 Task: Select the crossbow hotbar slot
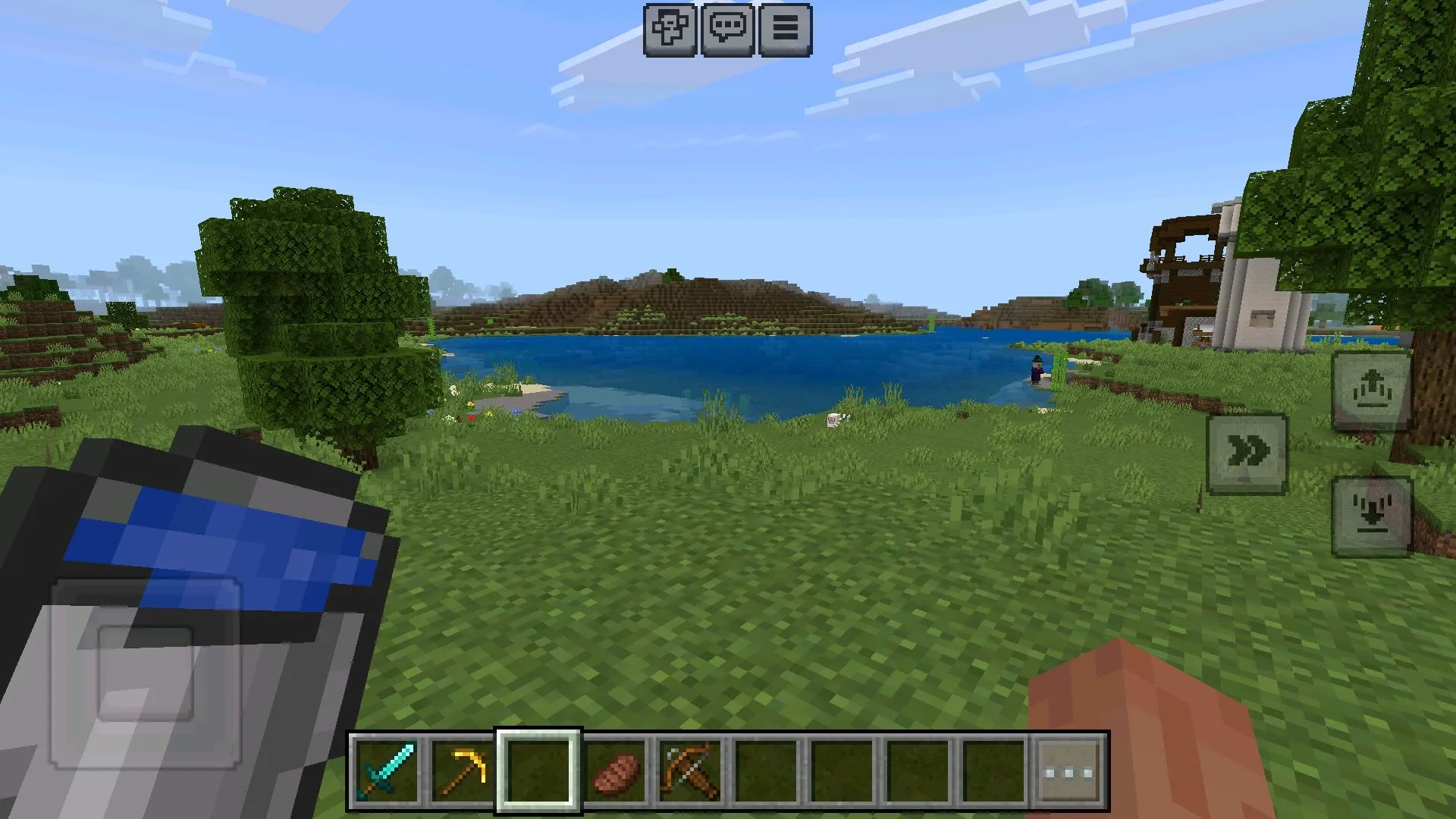point(690,771)
